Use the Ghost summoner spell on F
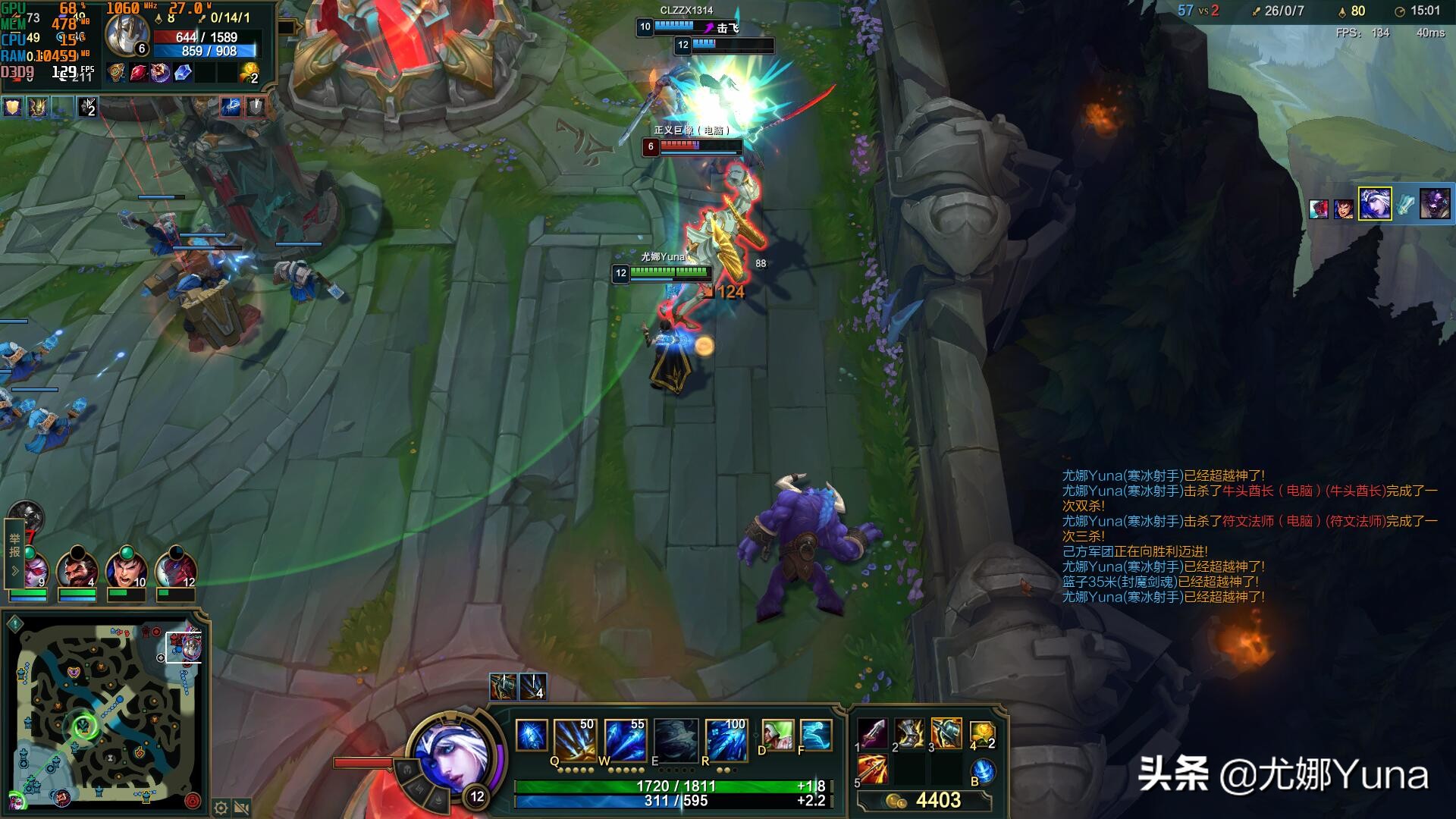The width and height of the screenshot is (1456, 819). (816, 735)
